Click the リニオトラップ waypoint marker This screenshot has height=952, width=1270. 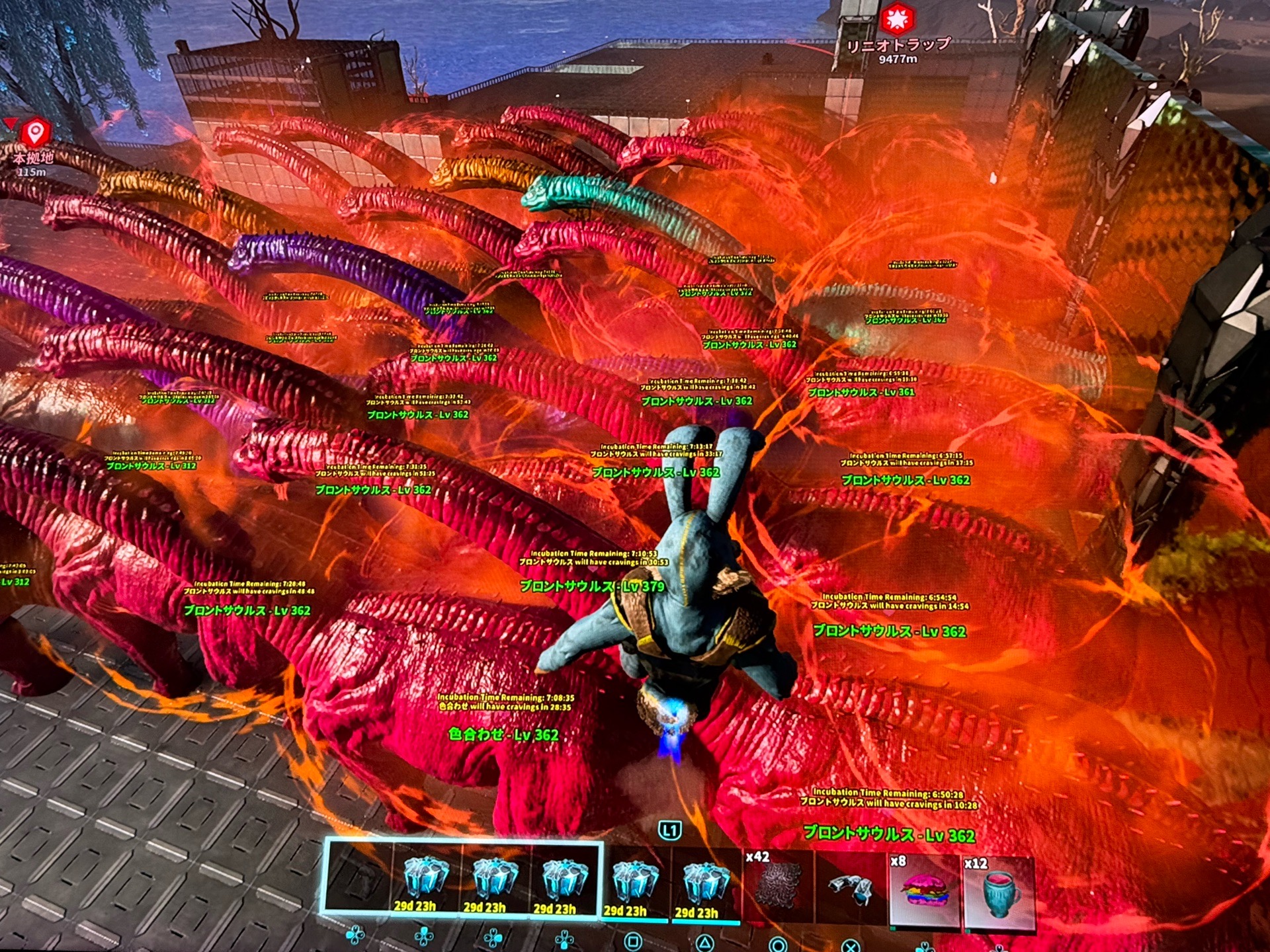pos(897,20)
